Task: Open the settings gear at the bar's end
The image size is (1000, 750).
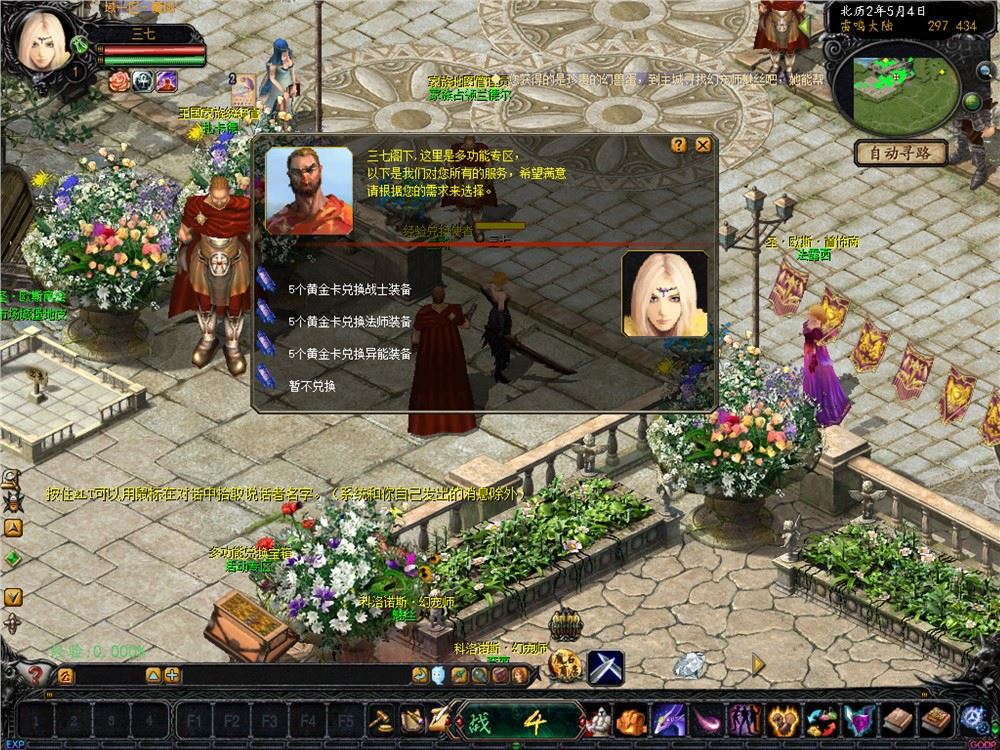Action: click(972, 718)
